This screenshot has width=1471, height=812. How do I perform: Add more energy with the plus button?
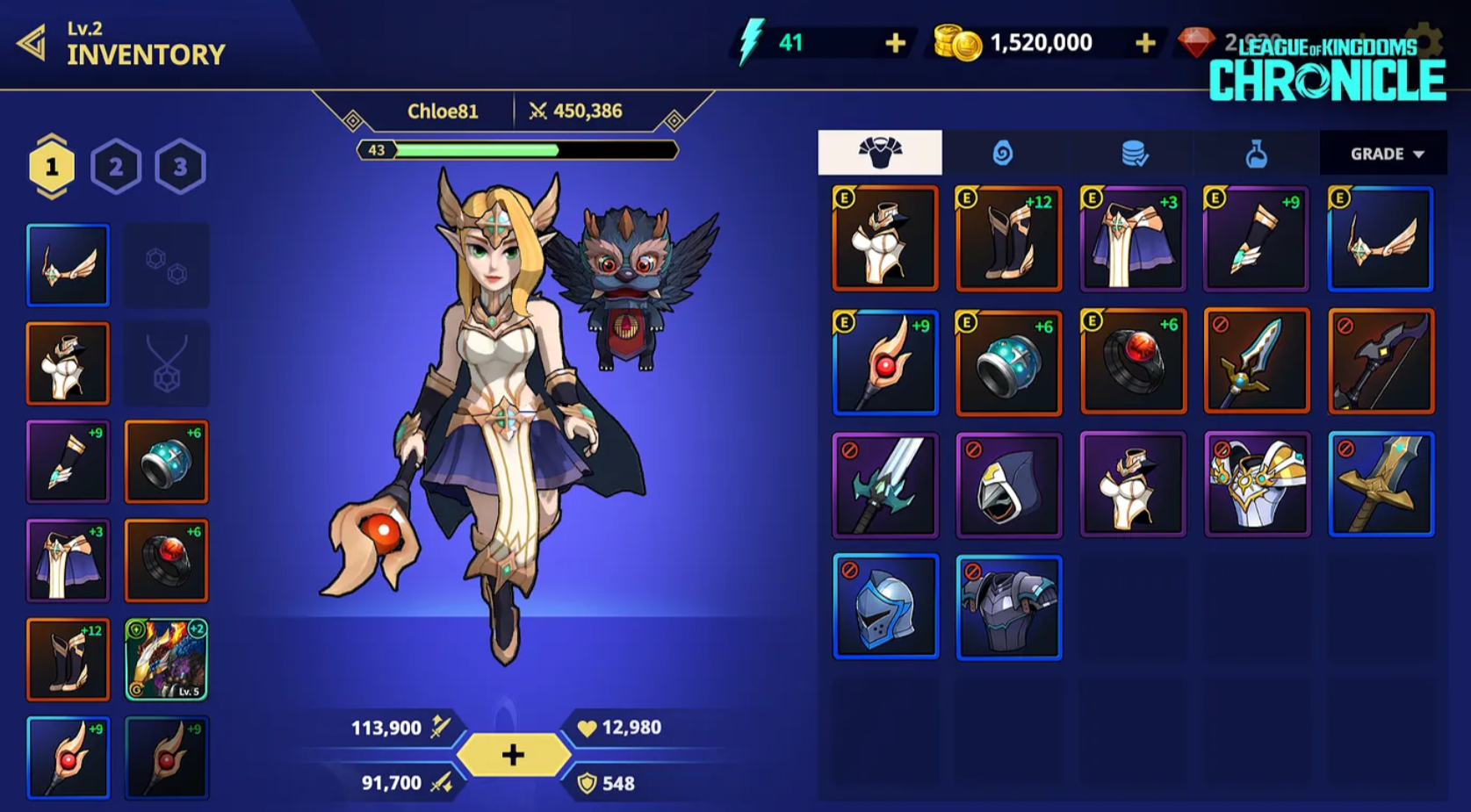895,43
